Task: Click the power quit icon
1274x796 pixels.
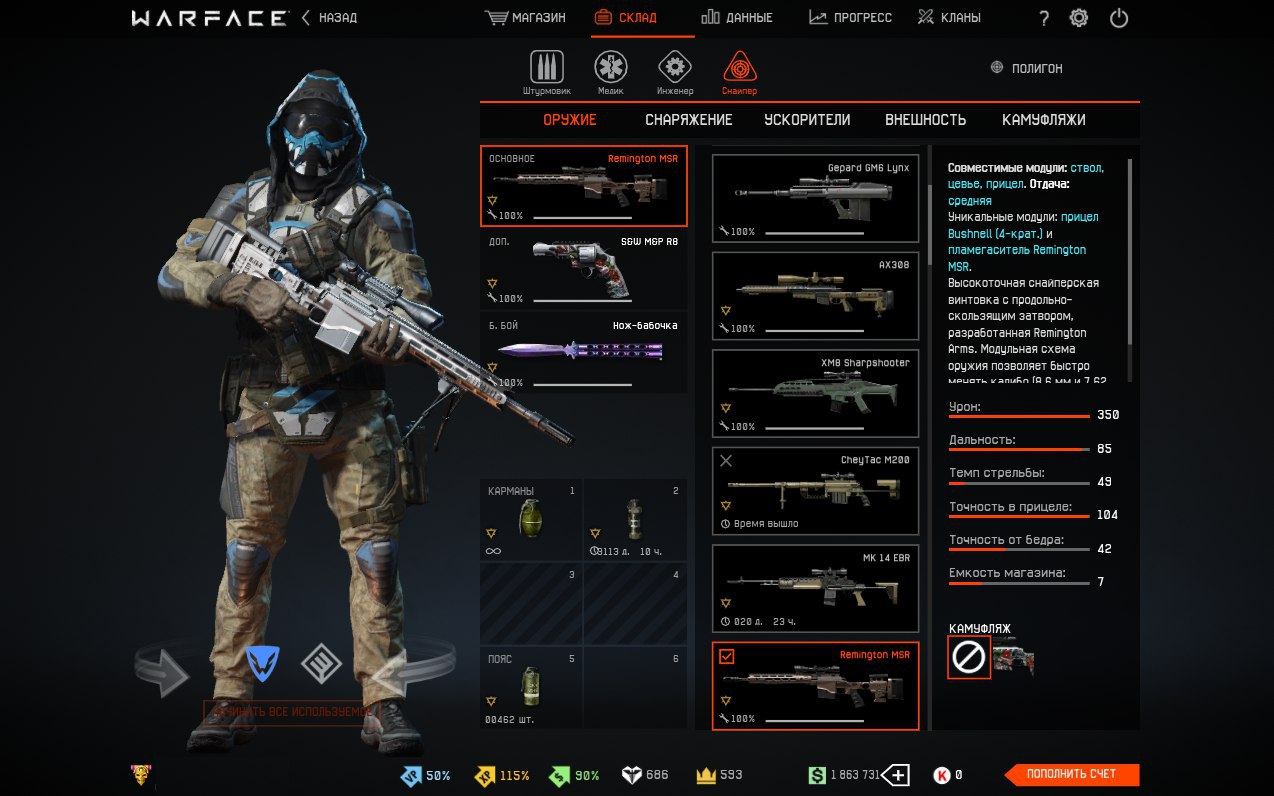Action: coord(1119,18)
